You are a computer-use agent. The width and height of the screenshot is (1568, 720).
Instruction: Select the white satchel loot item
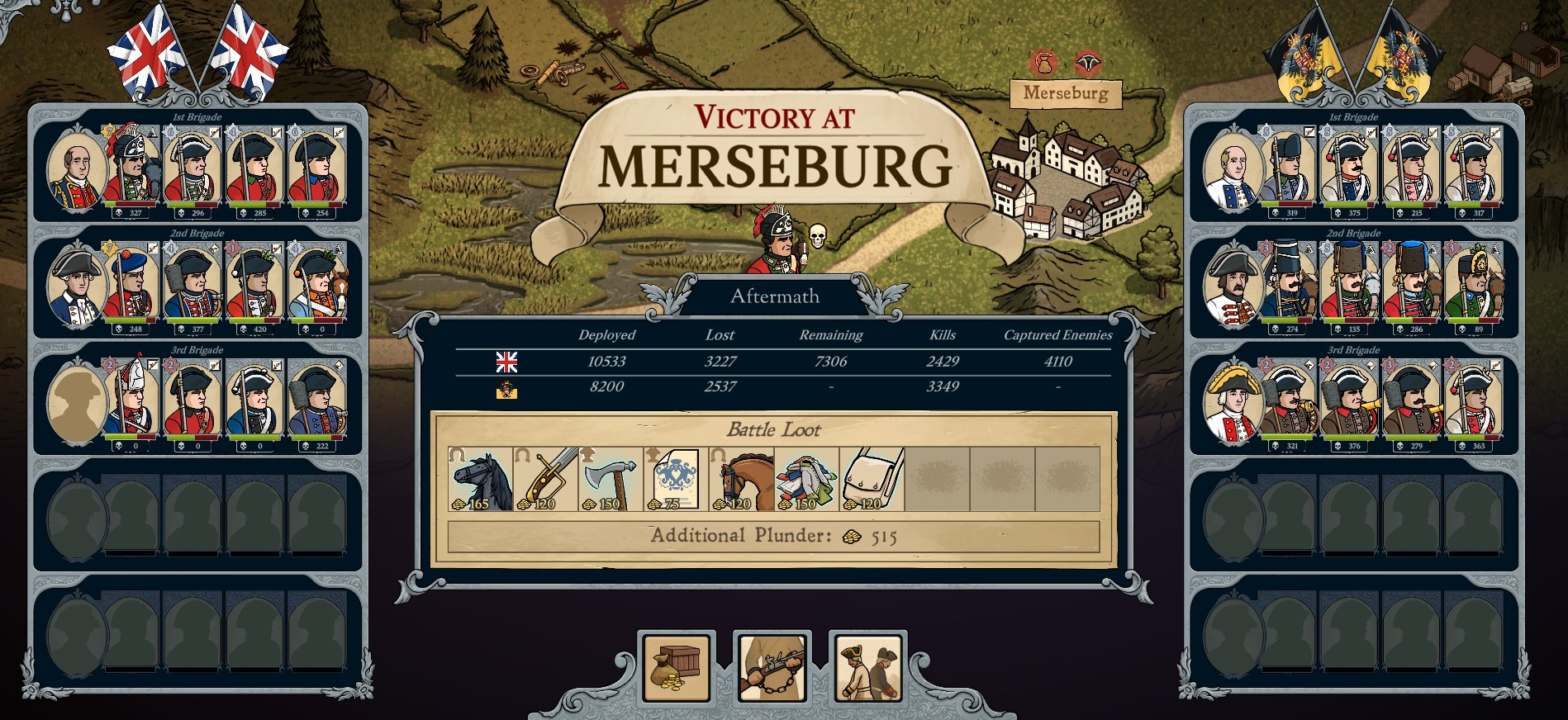click(872, 480)
